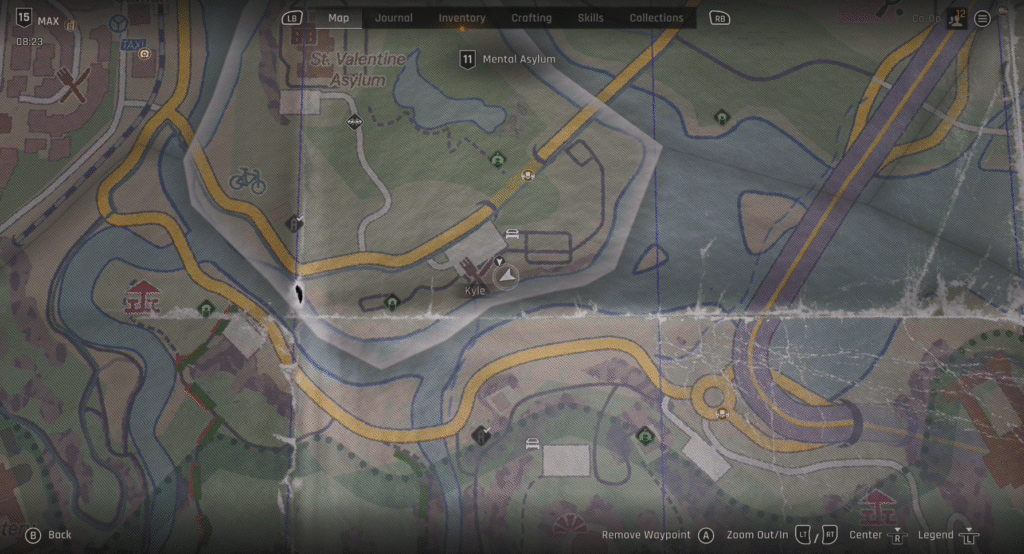The height and width of the screenshot is (554, 1024).
Task: Select the Mental Asylum objective marker
Action: pos(467,60)
